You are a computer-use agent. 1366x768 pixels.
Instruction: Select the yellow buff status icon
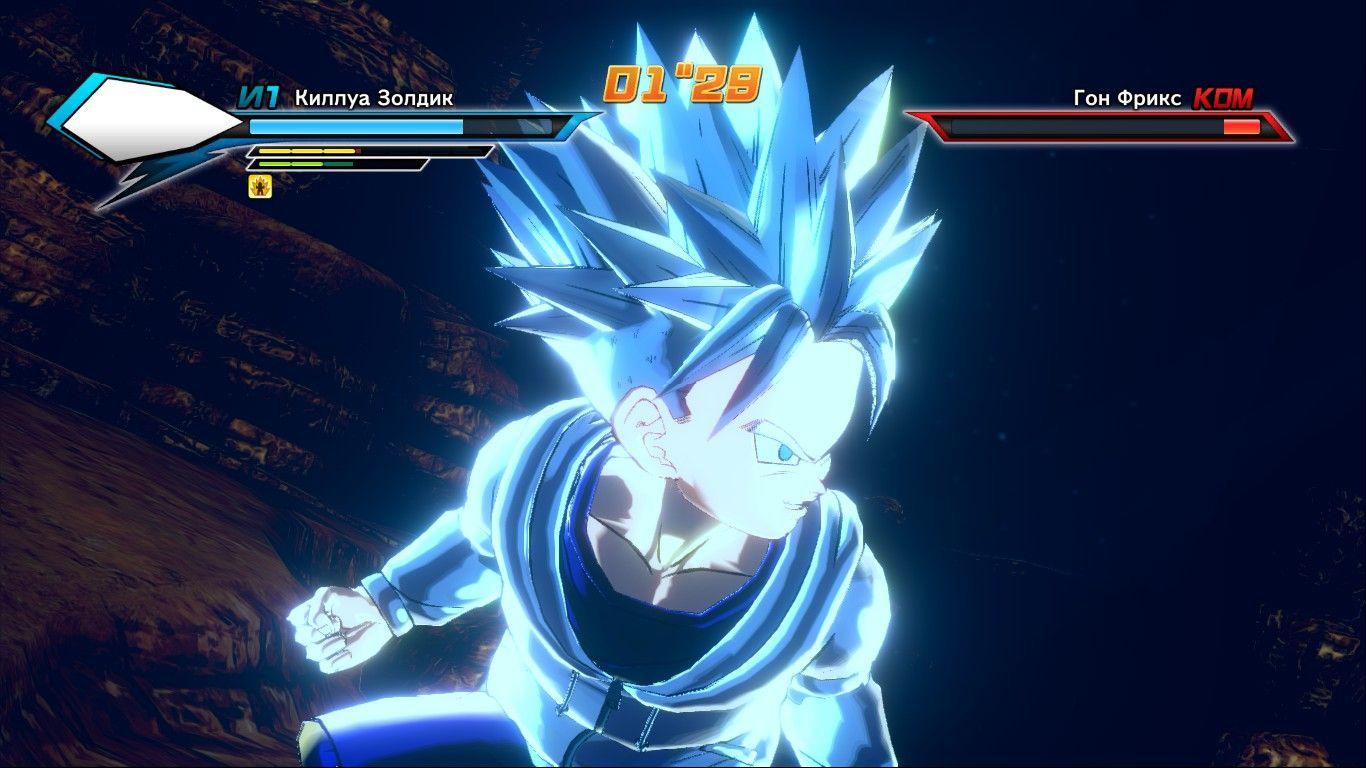pyautogui.click(x=260, y=185)
